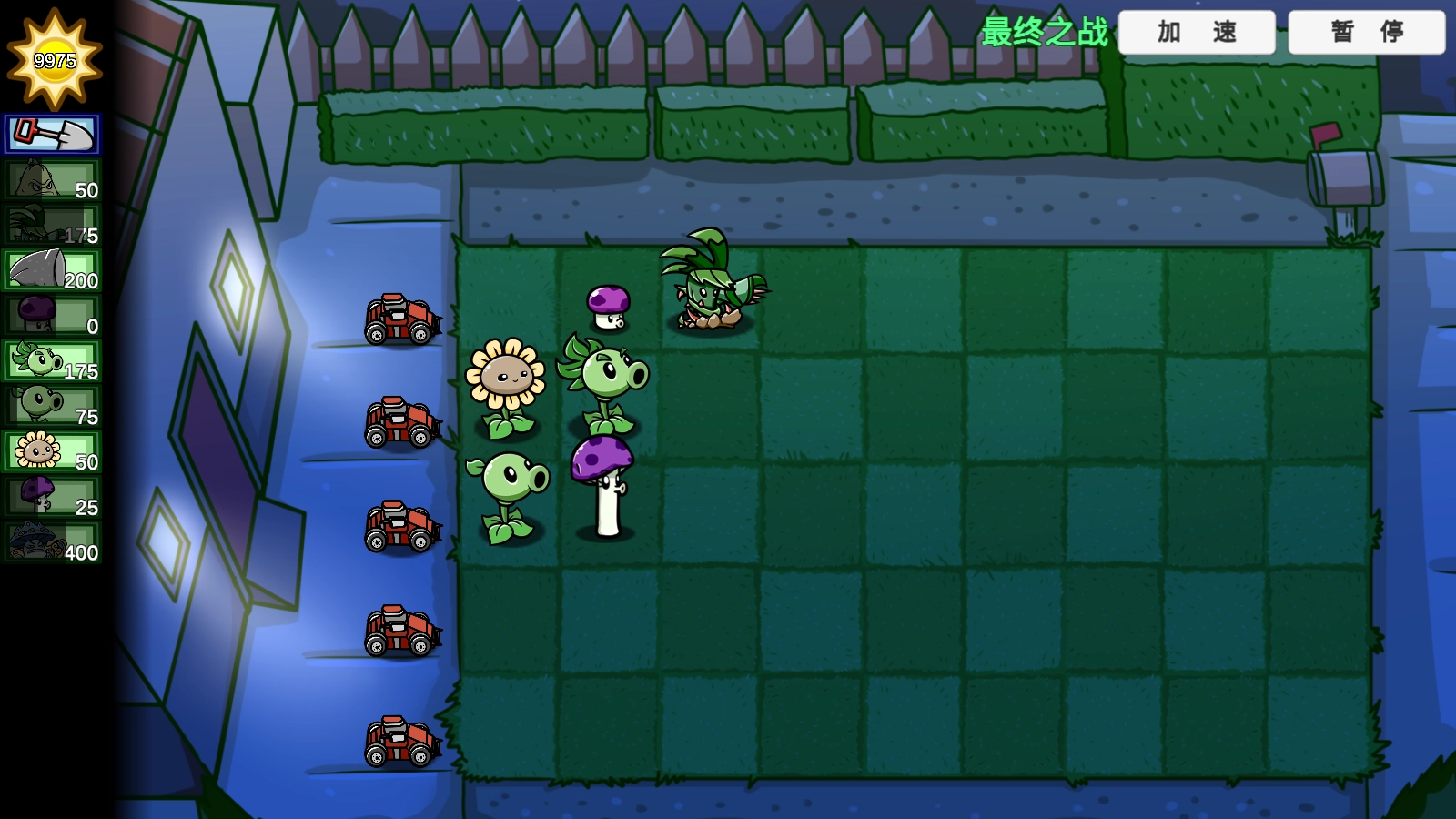
Task: Click the level title 最终之战
Action: pos(1043,29)
